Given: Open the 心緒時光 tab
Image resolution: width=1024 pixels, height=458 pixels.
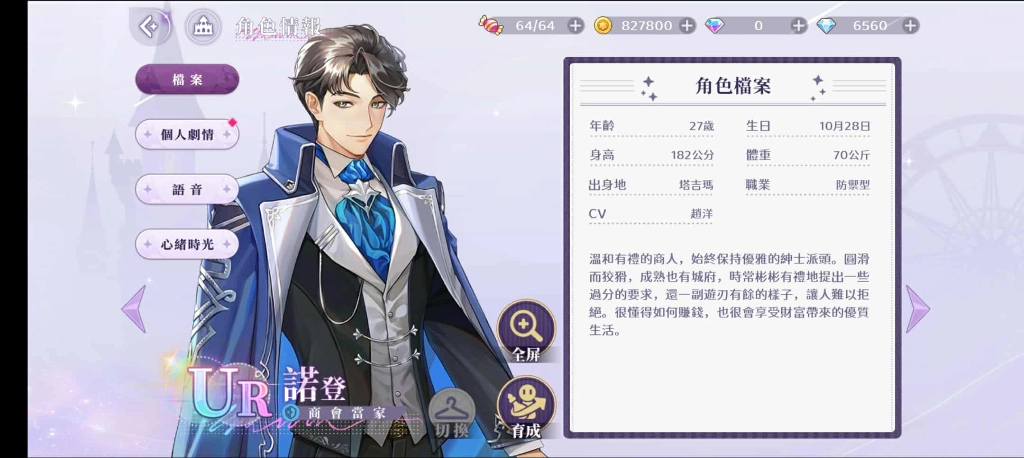Looking at the screenshot, I should pos(187,244).
